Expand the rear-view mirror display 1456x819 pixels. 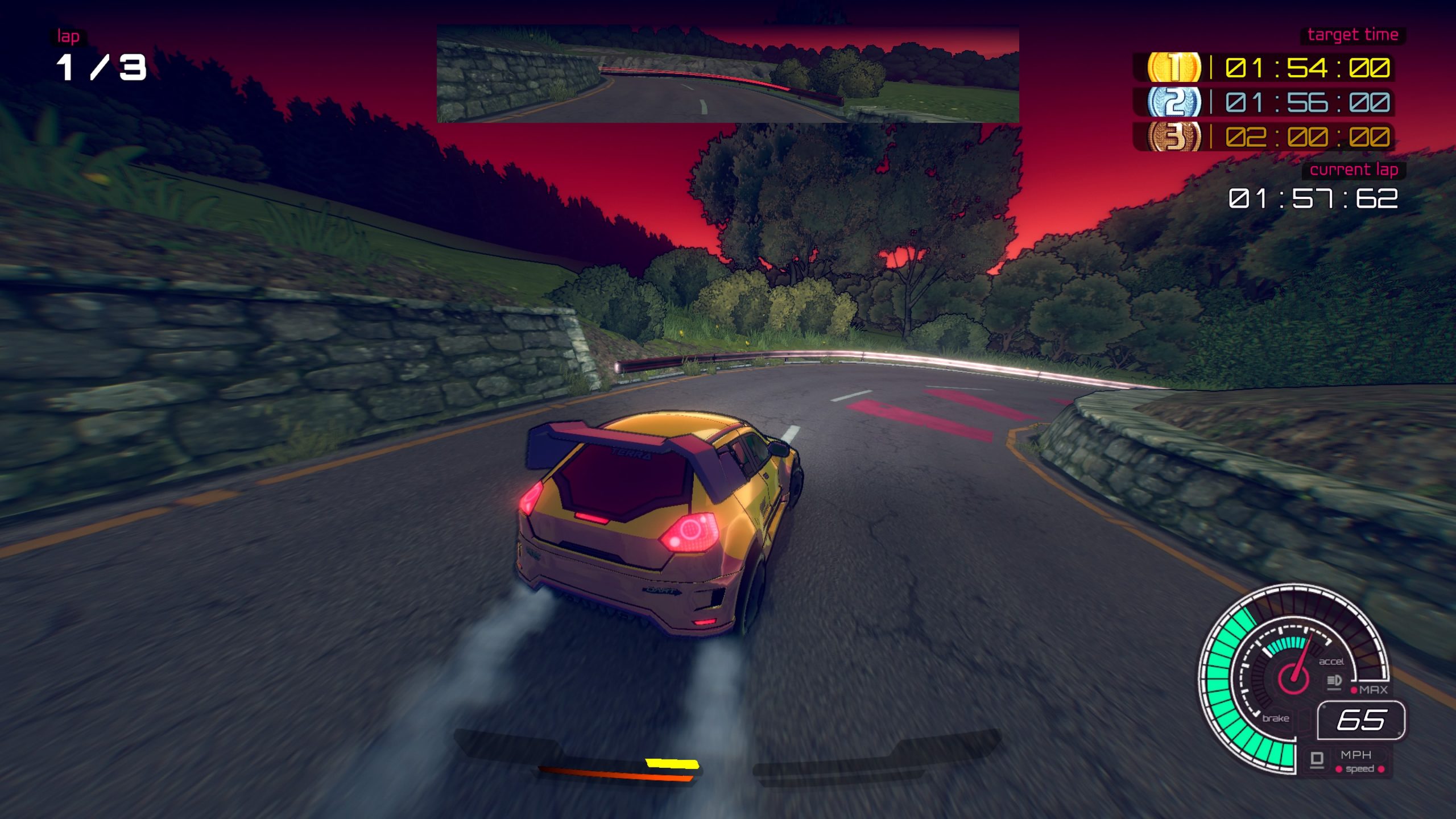point(730,74)
